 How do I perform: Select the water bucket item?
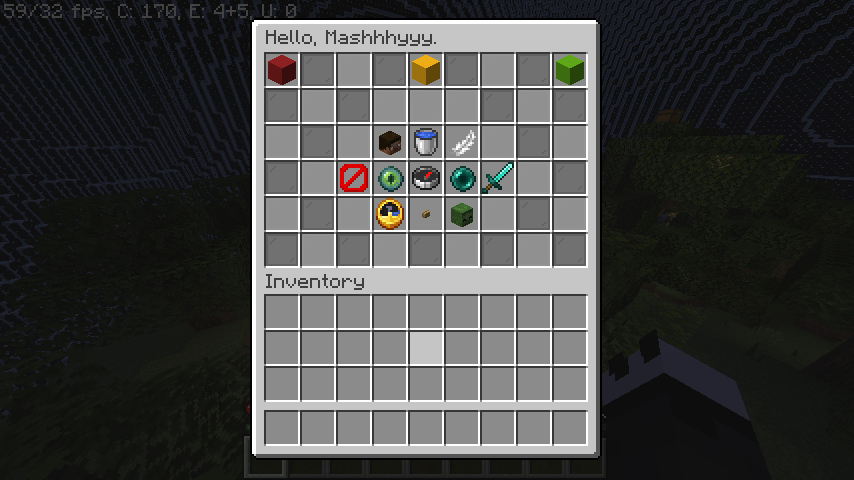[x=426, y=142]
